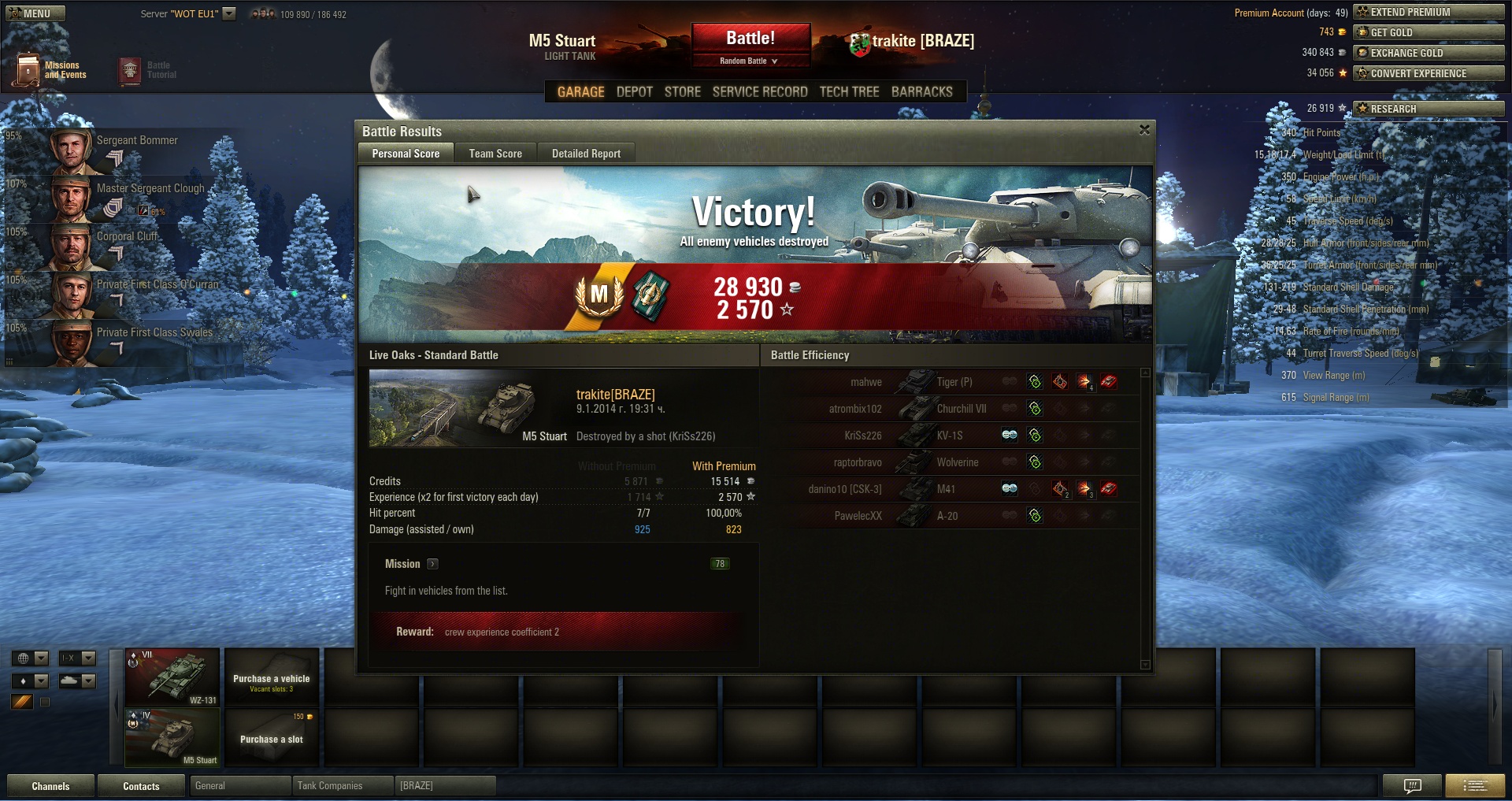Select EXCHANGE GOLD
The height and width of the screenshot is (801, 1512).
(1428, 53)
